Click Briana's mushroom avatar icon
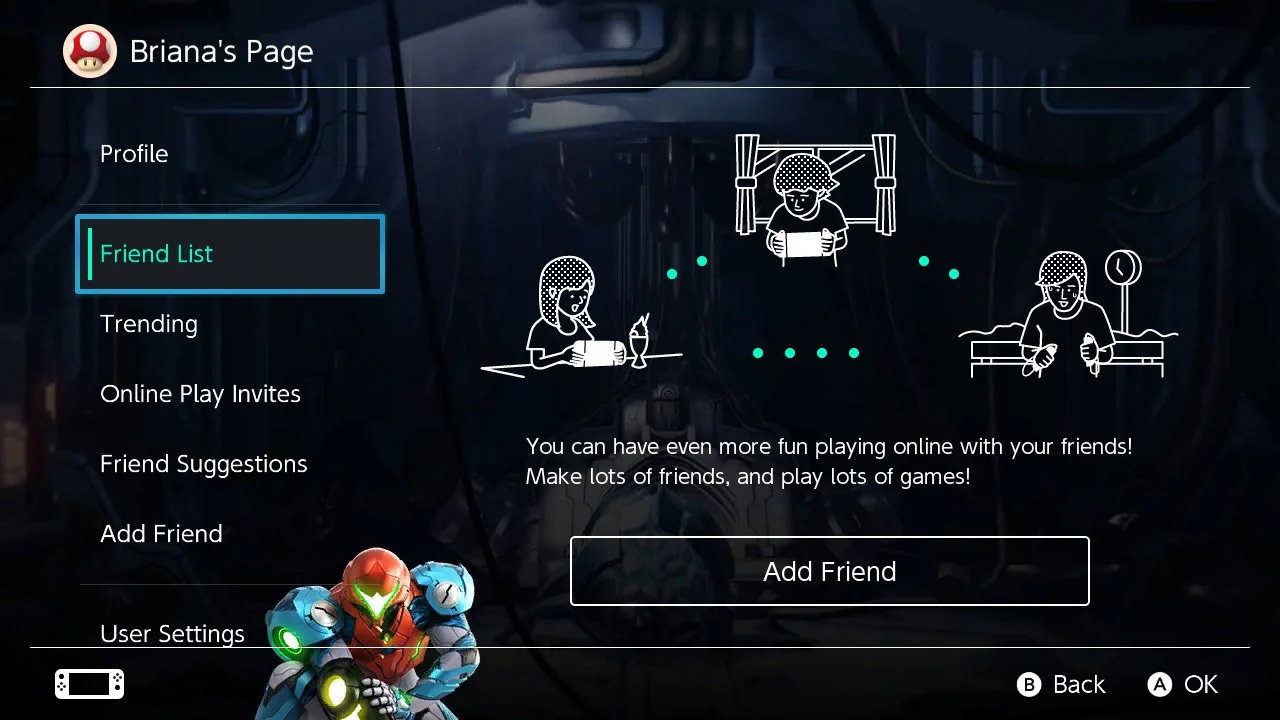1280x720 pixels. pyautogui.click(x=90, y=52)
